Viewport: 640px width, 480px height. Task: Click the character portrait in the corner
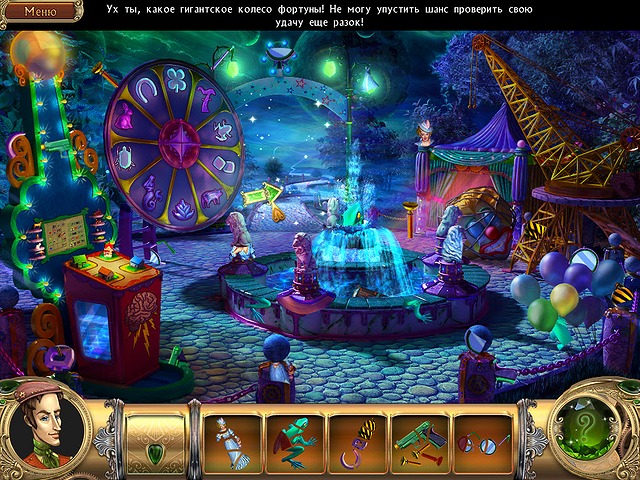tap(47, 435)
